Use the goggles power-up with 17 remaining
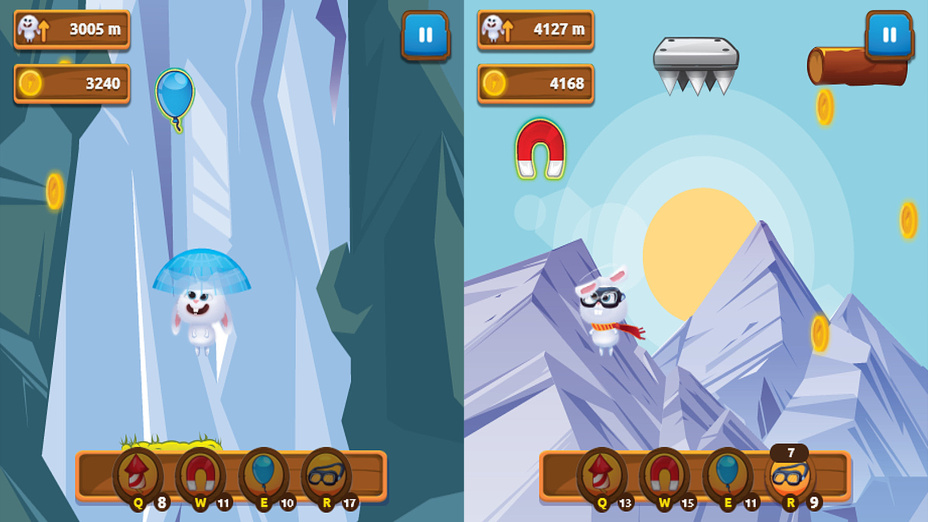This screenshot has height=522, width=928. coord(327,475)
